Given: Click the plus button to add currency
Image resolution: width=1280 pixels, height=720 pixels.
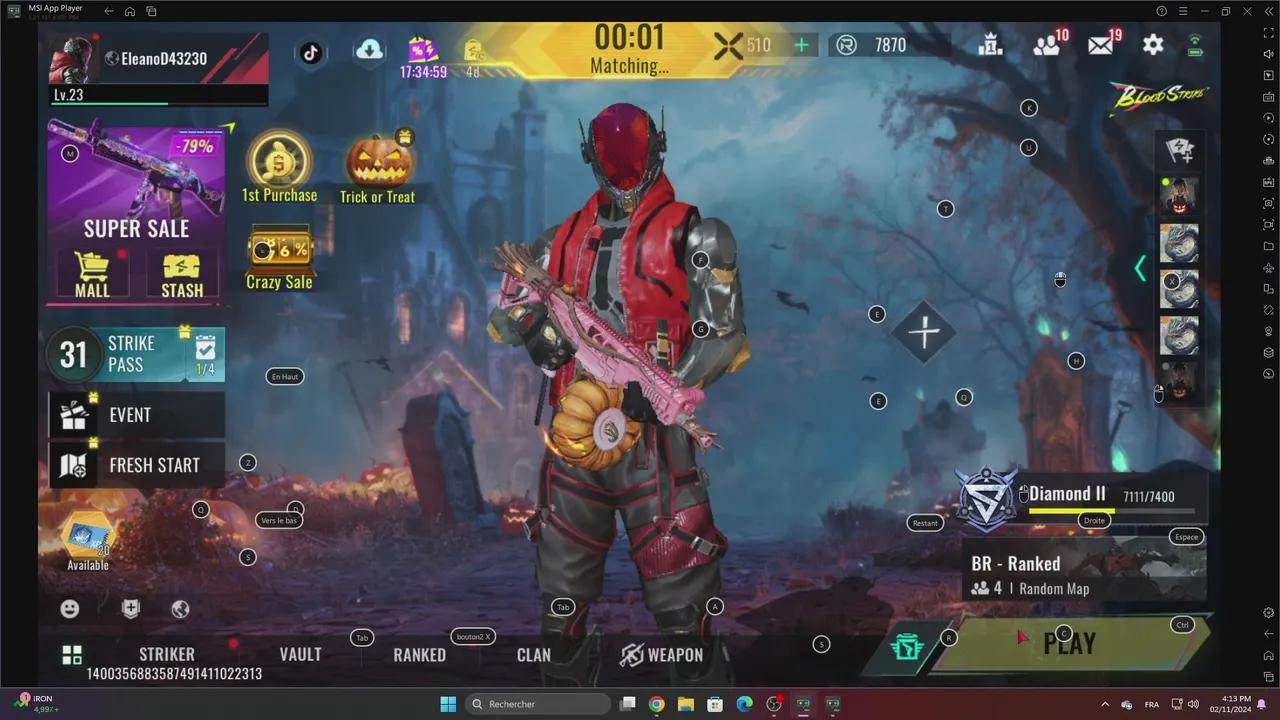Looking at the screenshot, I should (801, 45).
